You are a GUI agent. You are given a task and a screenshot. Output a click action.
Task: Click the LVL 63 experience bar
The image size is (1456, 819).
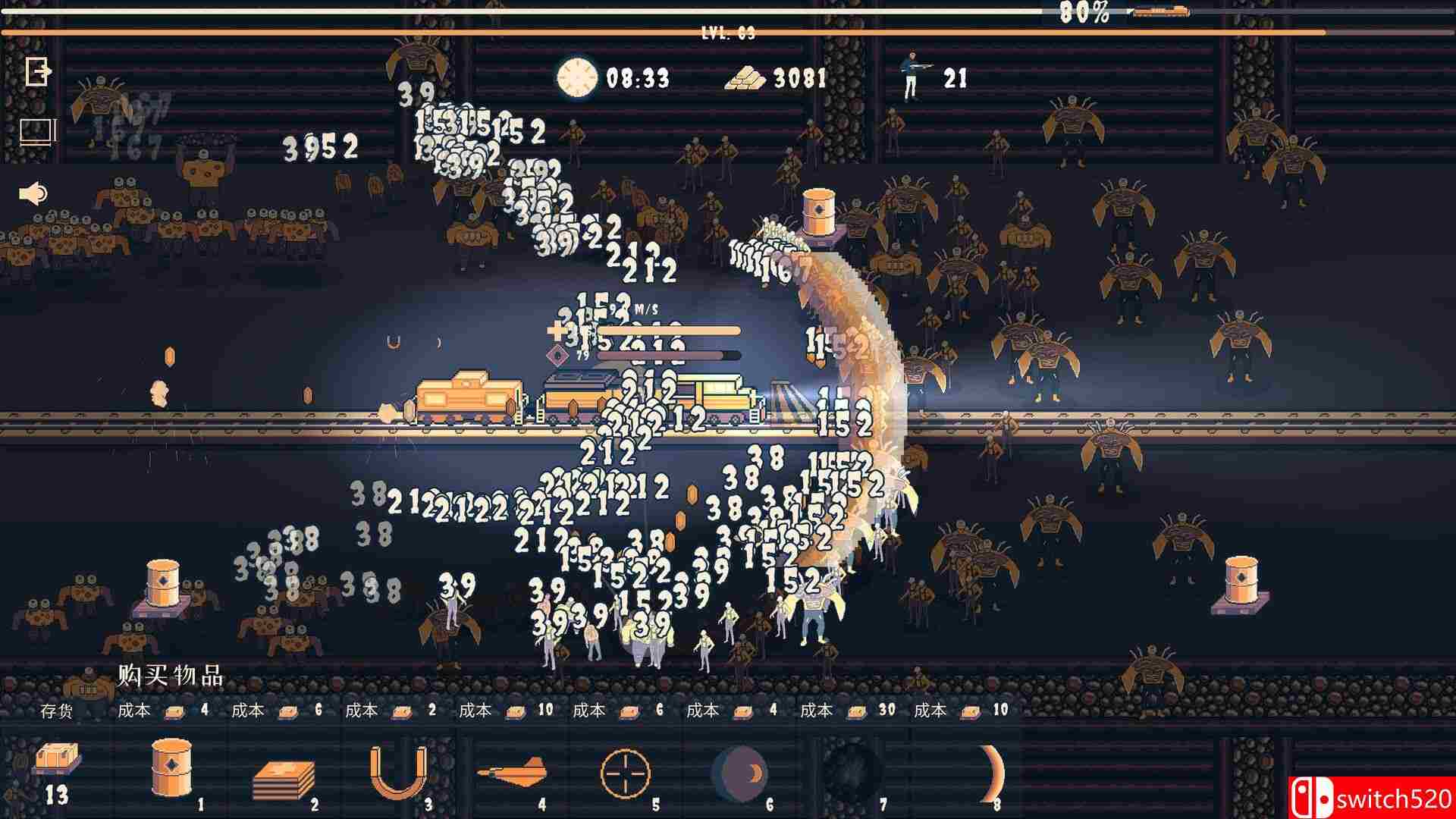(728, 32)
